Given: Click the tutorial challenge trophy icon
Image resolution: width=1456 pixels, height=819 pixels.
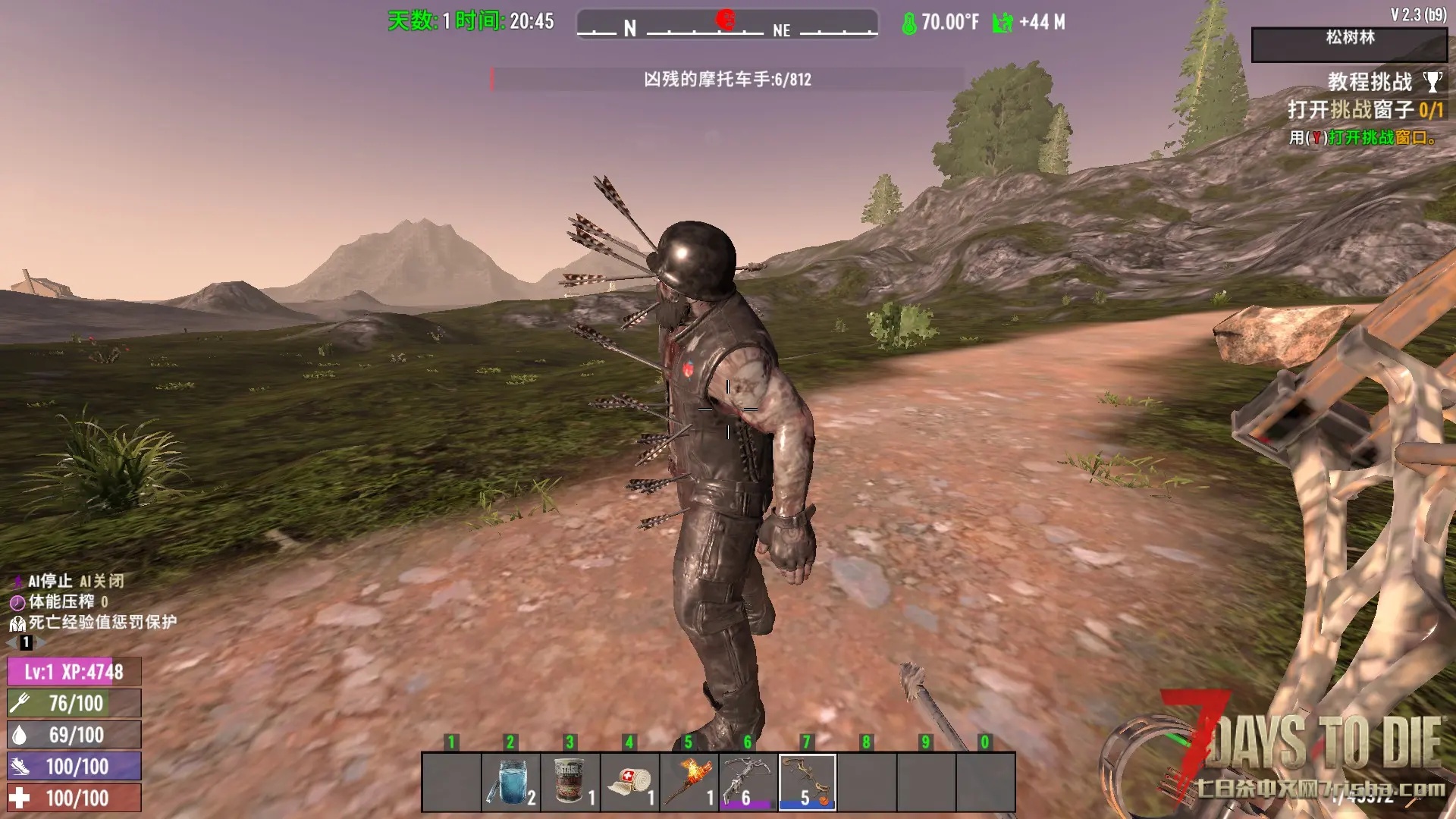Looking at the screenshot, I should [x=1432, y=81].
